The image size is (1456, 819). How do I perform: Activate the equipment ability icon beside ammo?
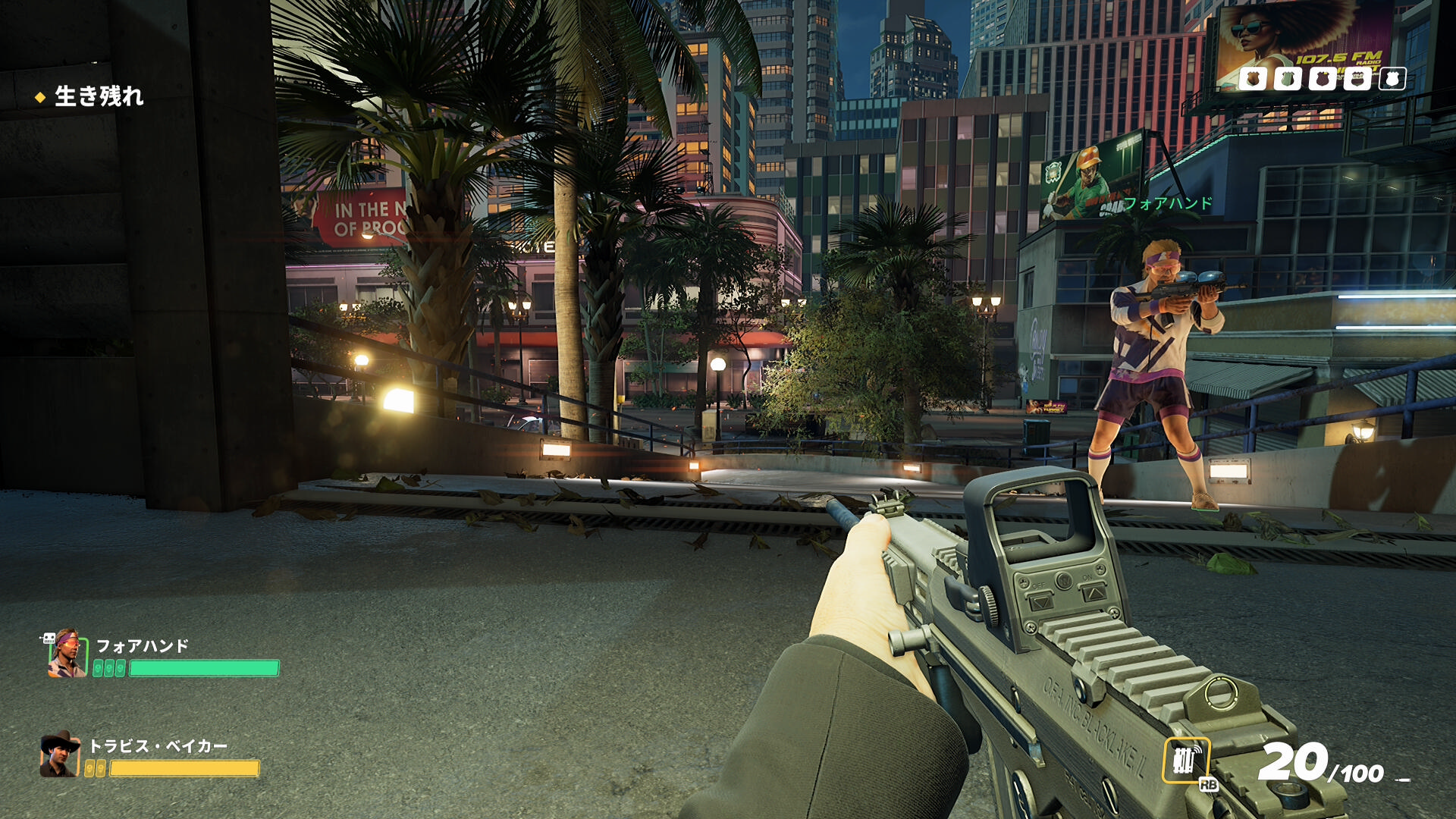(1186, 760)
